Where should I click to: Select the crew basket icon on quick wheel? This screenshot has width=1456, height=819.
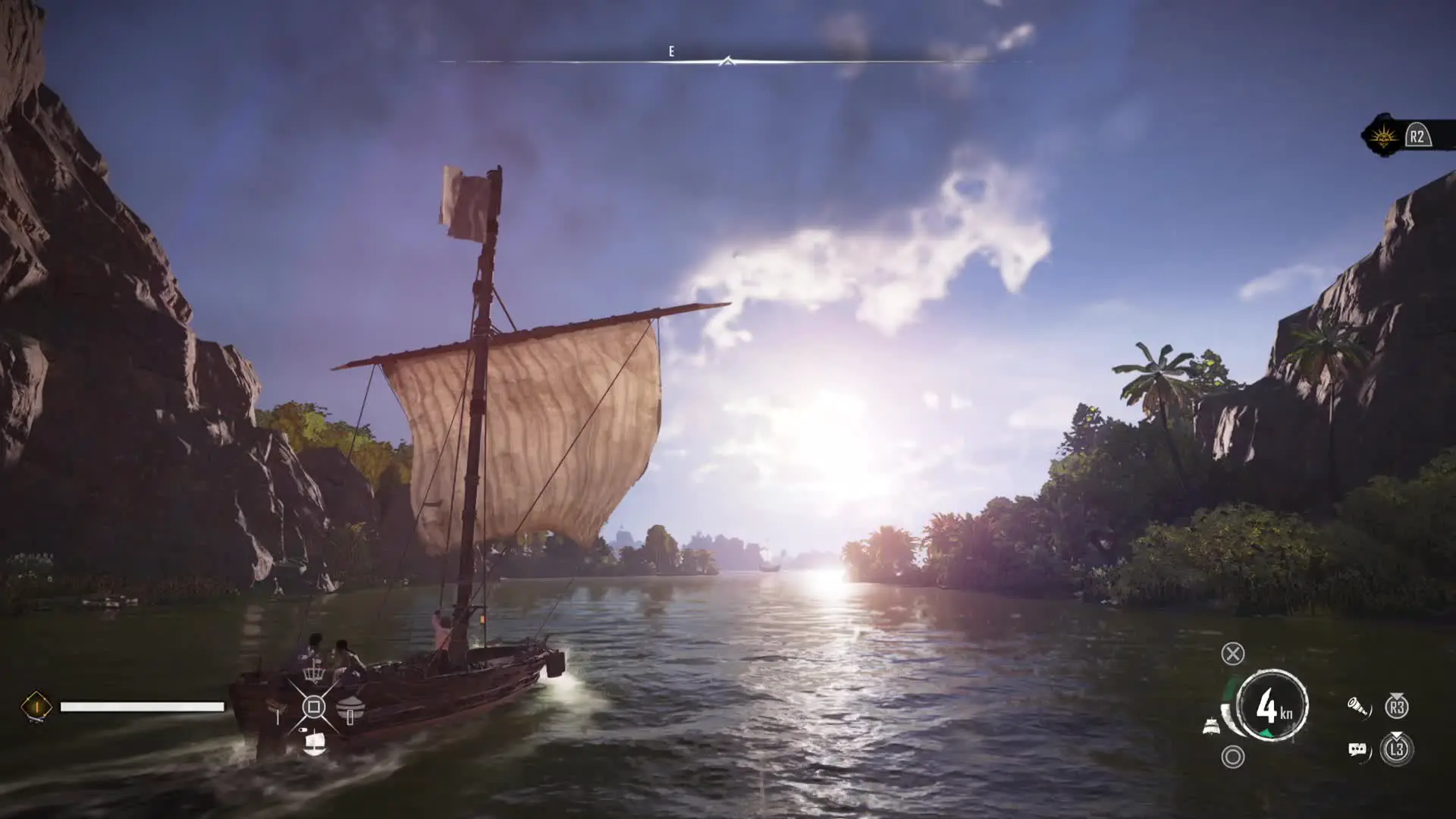313,672
